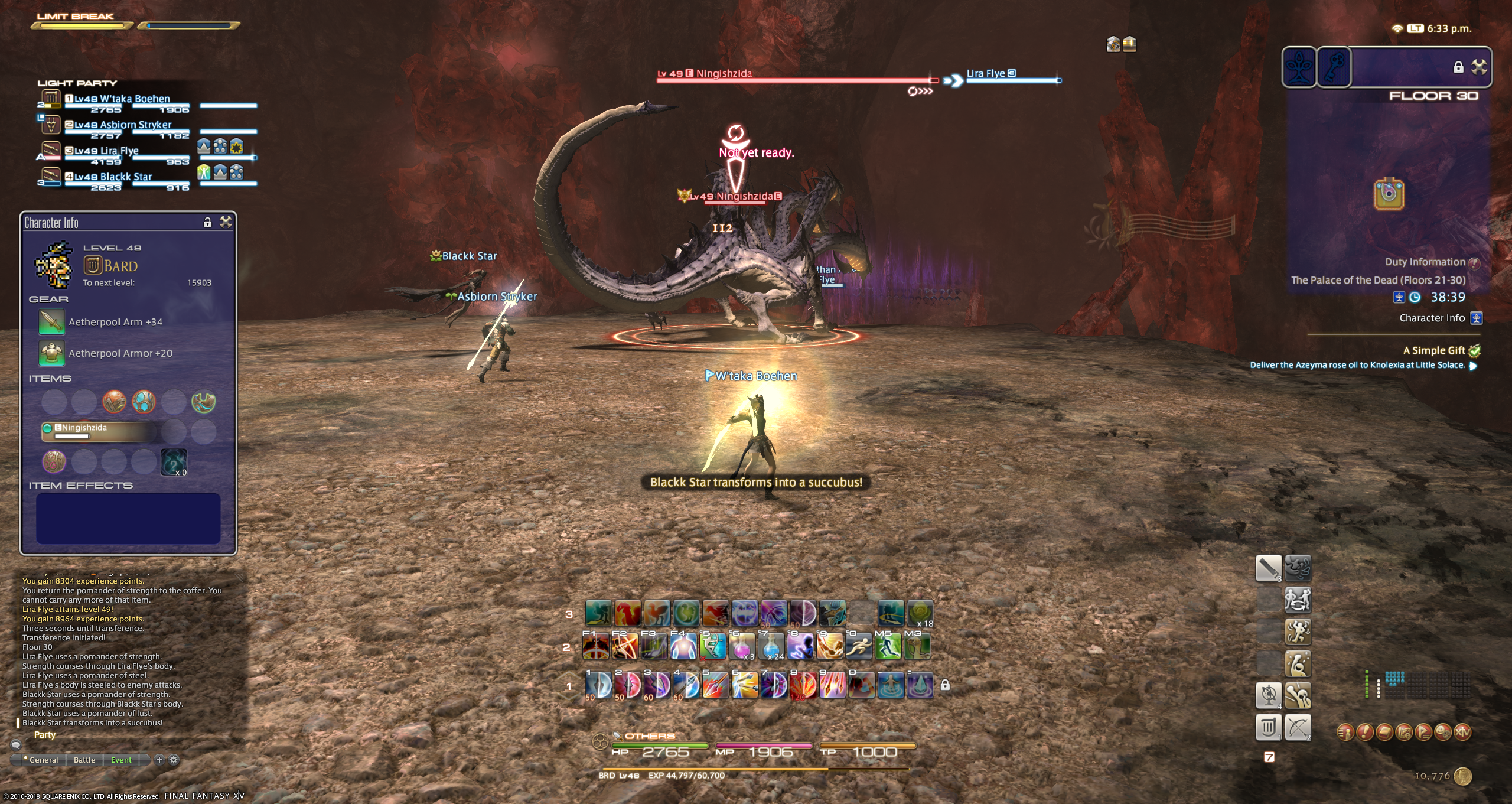
Task: Select the Aetherpool Arm +34 gear icon
Action: tap(51, 322)
